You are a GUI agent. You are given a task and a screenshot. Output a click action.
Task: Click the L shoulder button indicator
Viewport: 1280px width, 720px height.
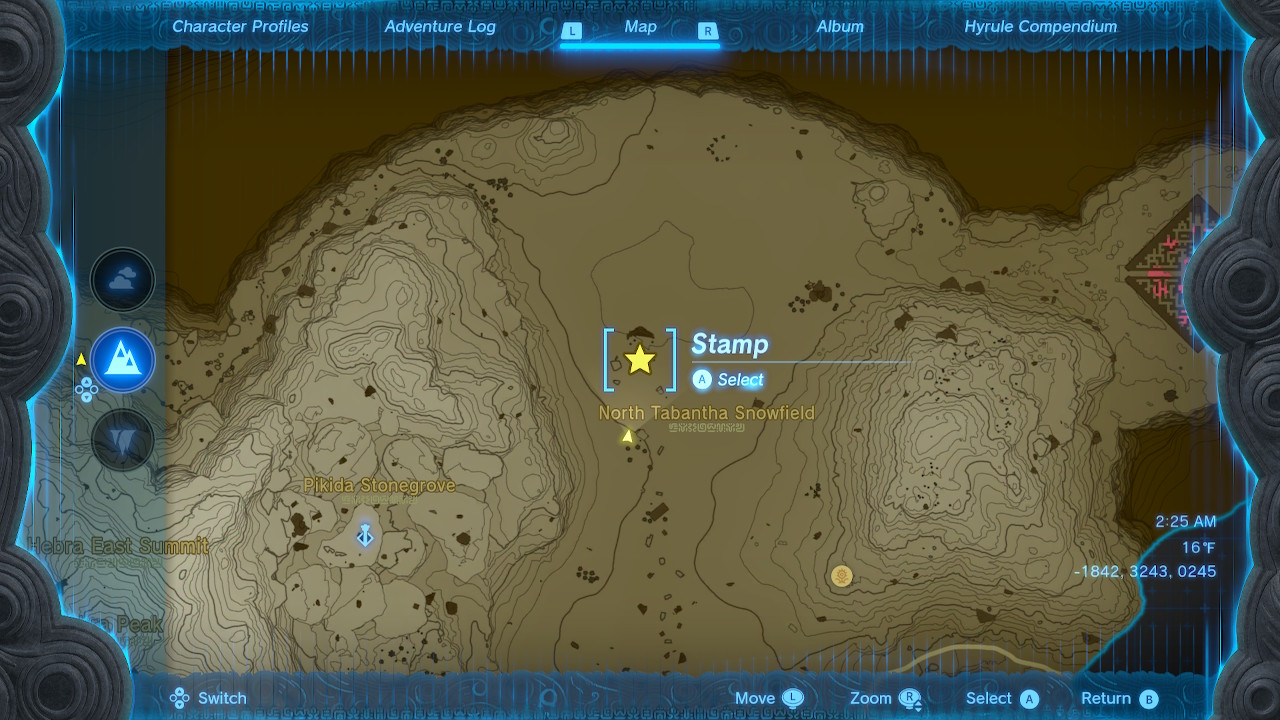572,31
